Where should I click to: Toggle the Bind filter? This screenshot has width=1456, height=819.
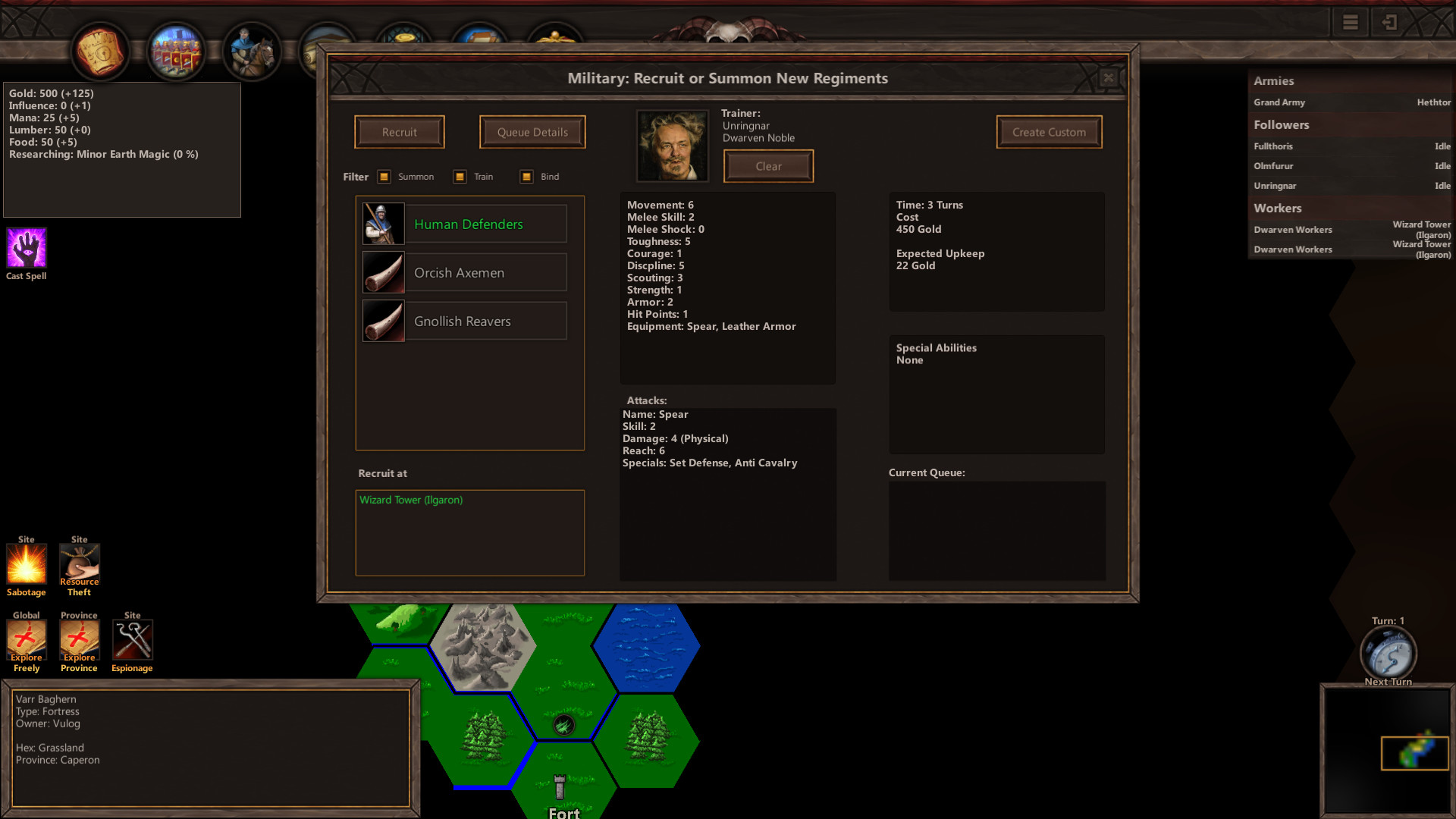click(x=526, y=176)
